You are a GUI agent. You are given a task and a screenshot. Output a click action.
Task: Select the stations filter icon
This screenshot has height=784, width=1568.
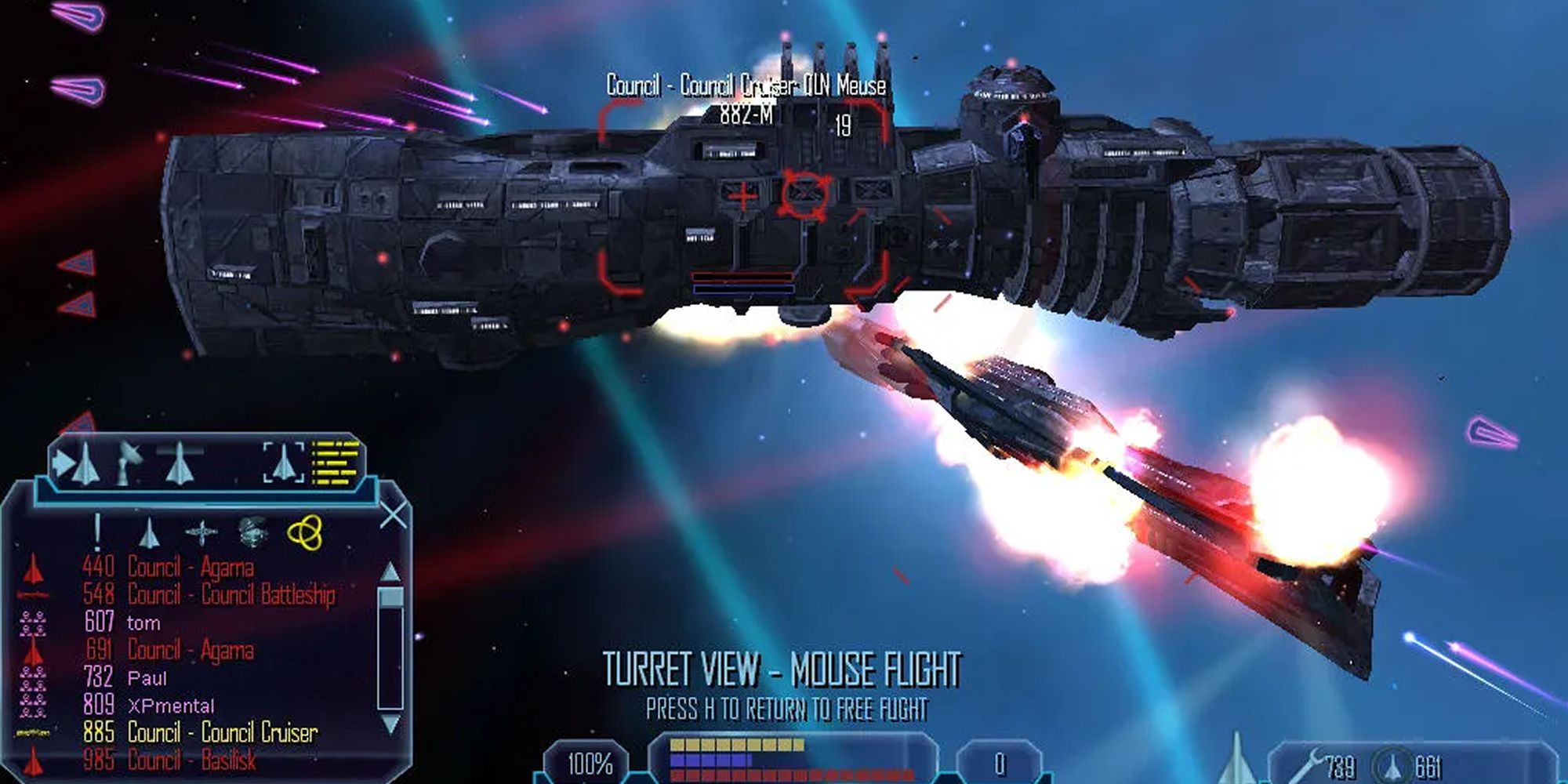201,533
